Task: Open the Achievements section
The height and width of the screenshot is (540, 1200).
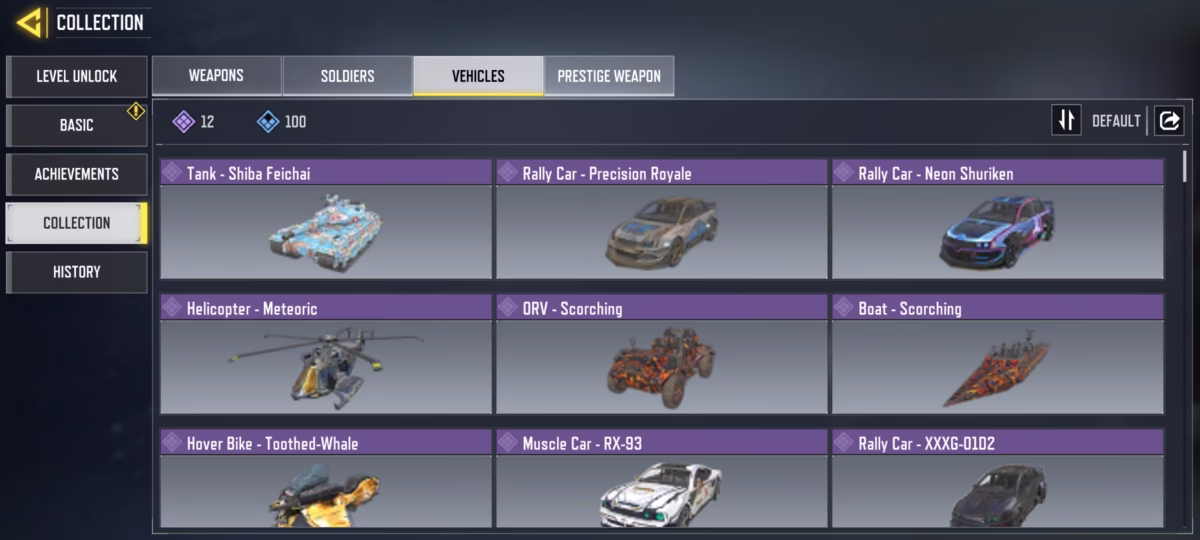Action: (x=77, y=174)
